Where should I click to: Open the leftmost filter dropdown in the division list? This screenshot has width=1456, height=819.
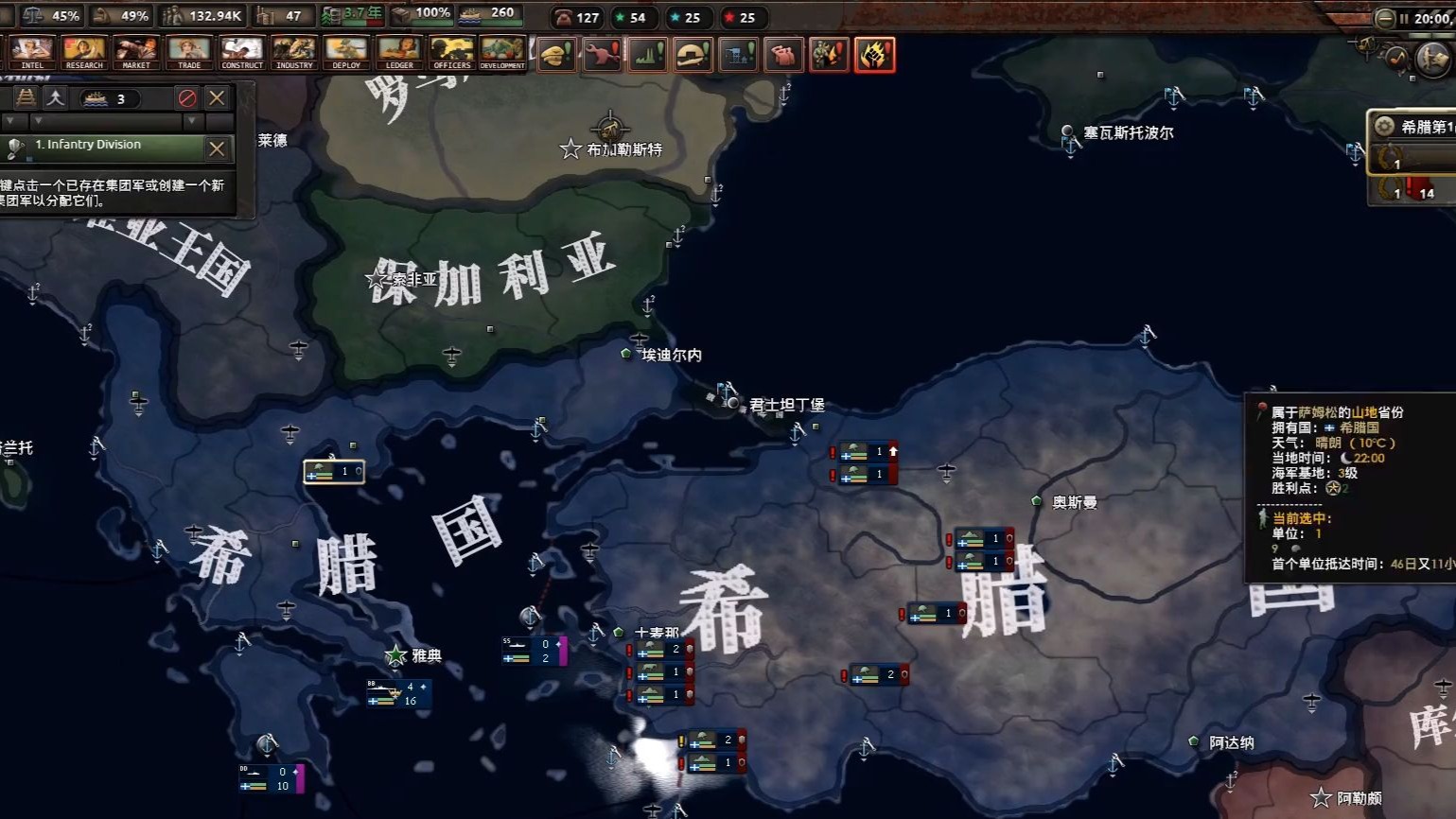[9, 120]
